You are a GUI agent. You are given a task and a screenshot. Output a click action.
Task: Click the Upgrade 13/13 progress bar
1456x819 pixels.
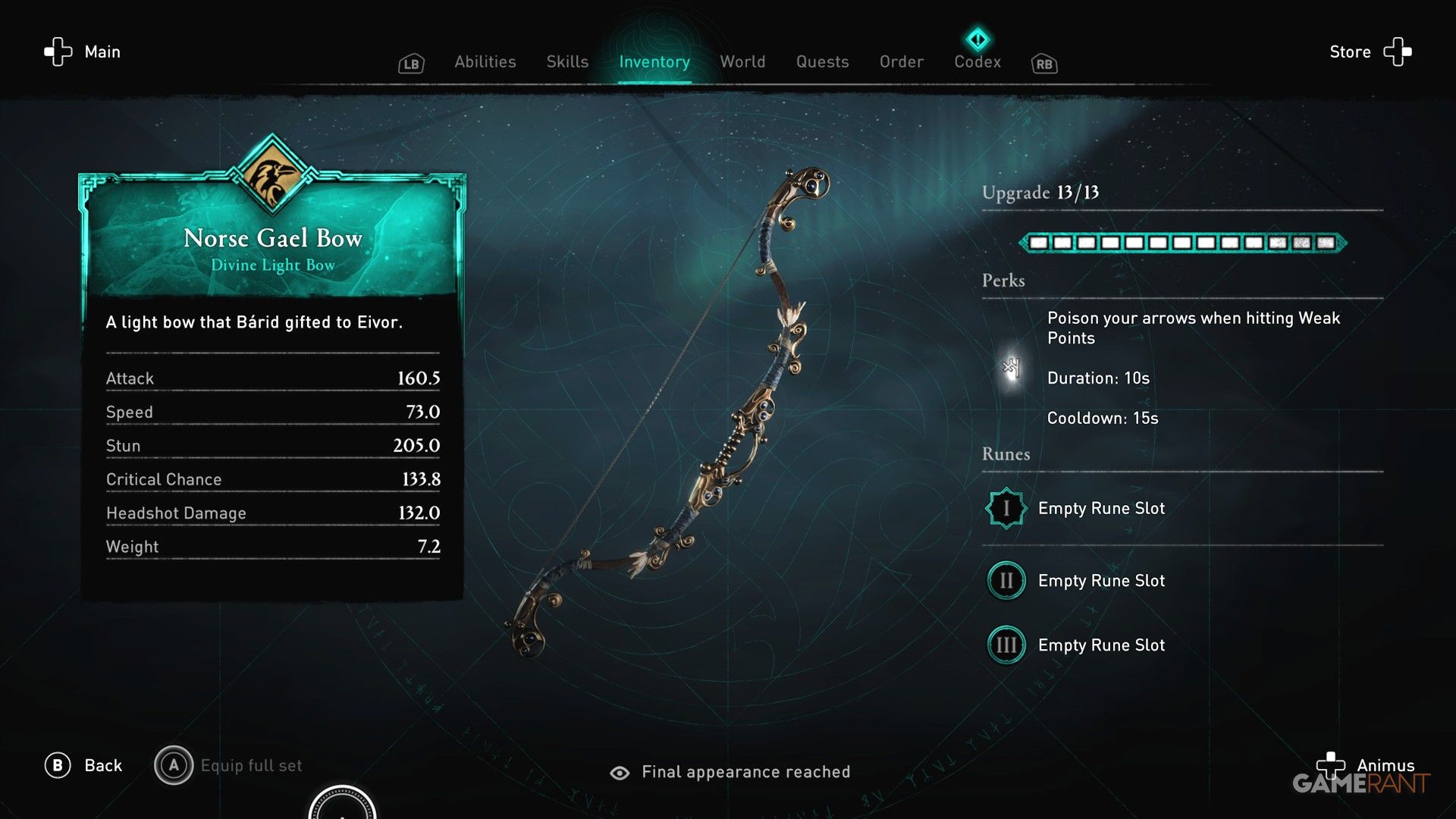[1183, 243]
